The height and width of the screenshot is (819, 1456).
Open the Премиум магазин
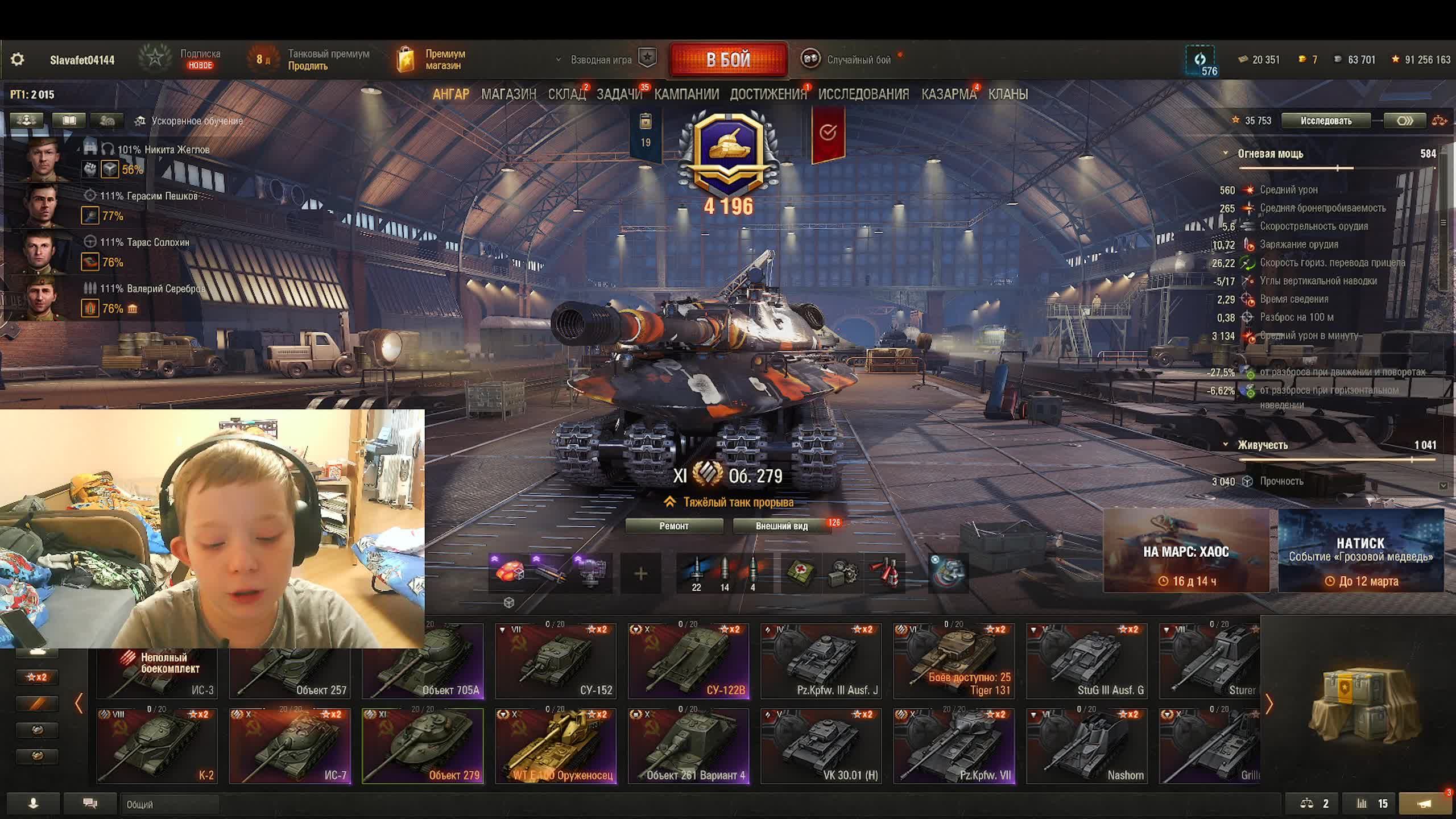(432, 60)
